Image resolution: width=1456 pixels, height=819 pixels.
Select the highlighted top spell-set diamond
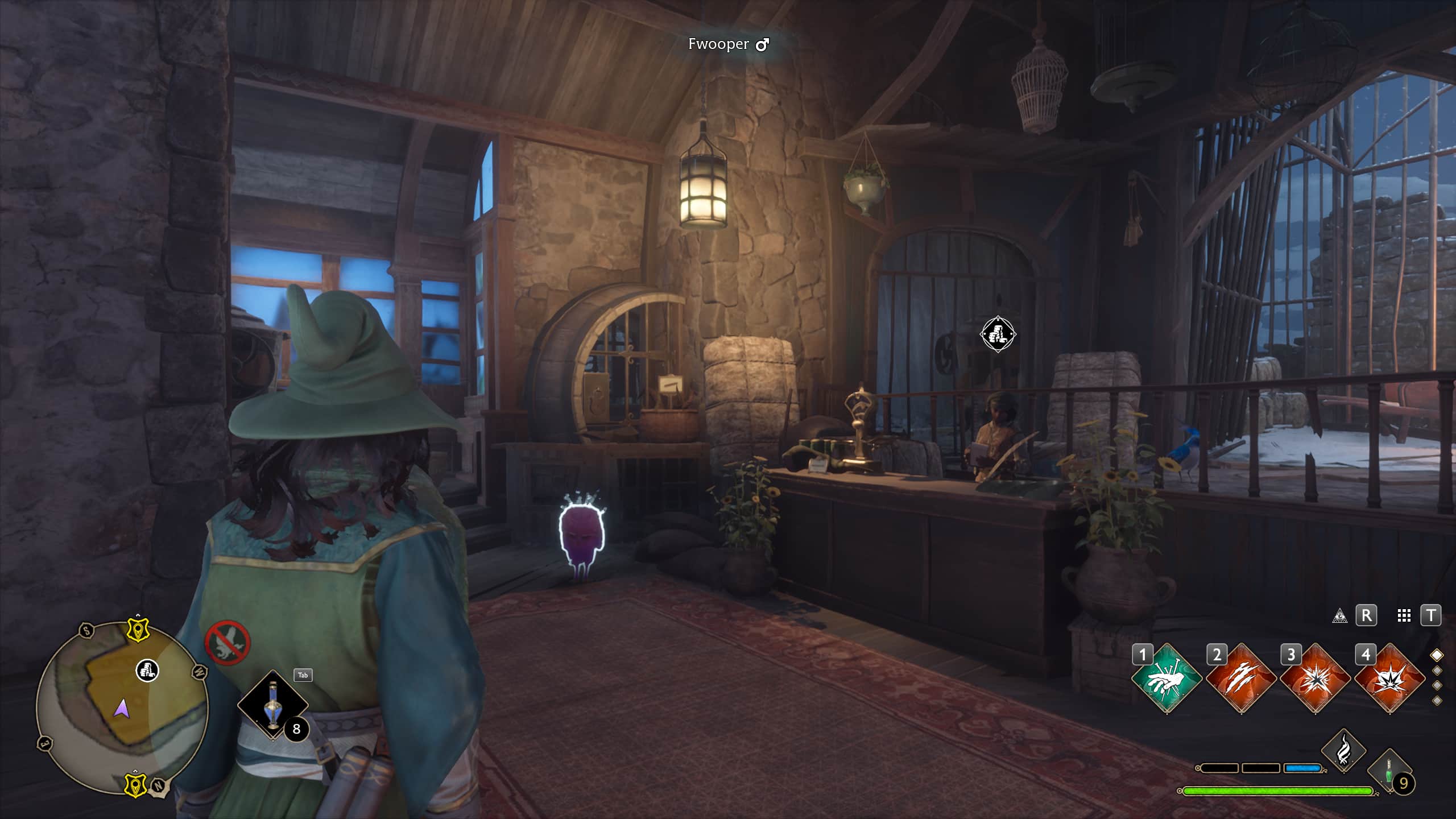coord(1437,655)
